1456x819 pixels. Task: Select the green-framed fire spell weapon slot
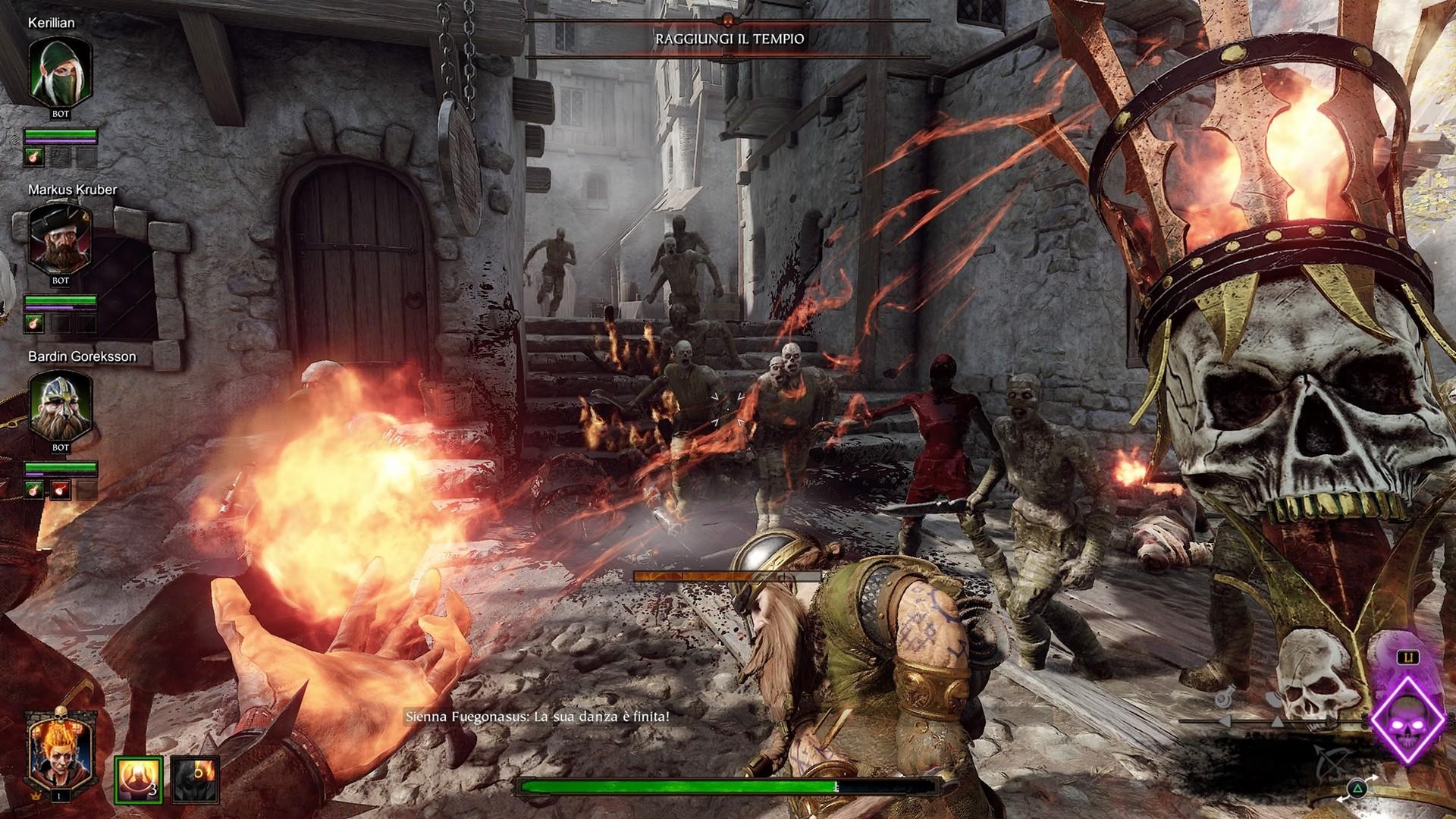point(139,780)
